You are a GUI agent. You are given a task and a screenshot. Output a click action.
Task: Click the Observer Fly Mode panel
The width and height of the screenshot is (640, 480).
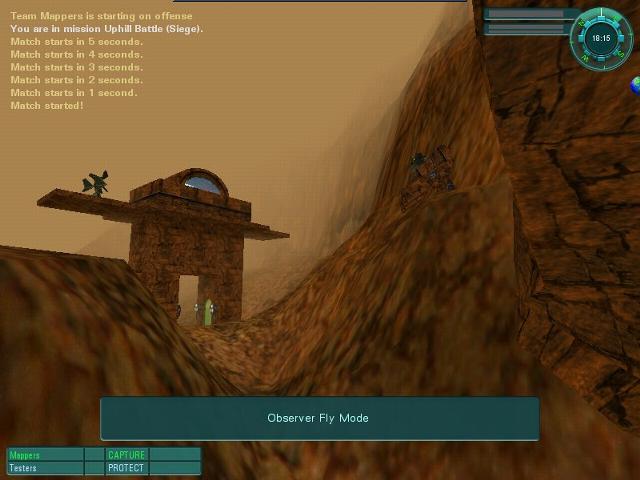[319, 418]
